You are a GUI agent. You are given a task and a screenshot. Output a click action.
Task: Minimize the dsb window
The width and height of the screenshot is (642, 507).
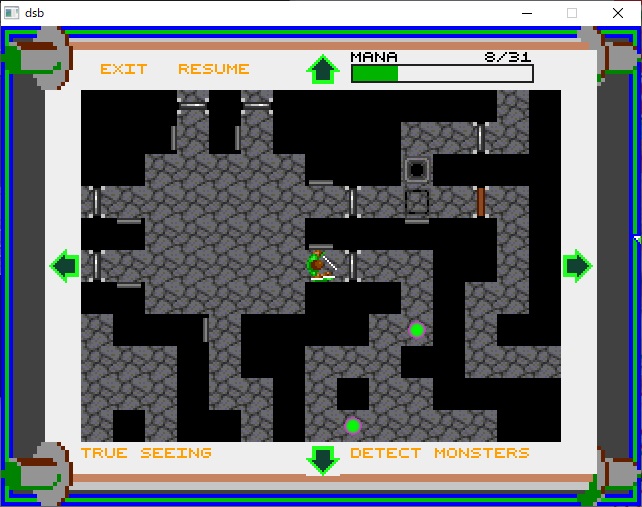525,12
